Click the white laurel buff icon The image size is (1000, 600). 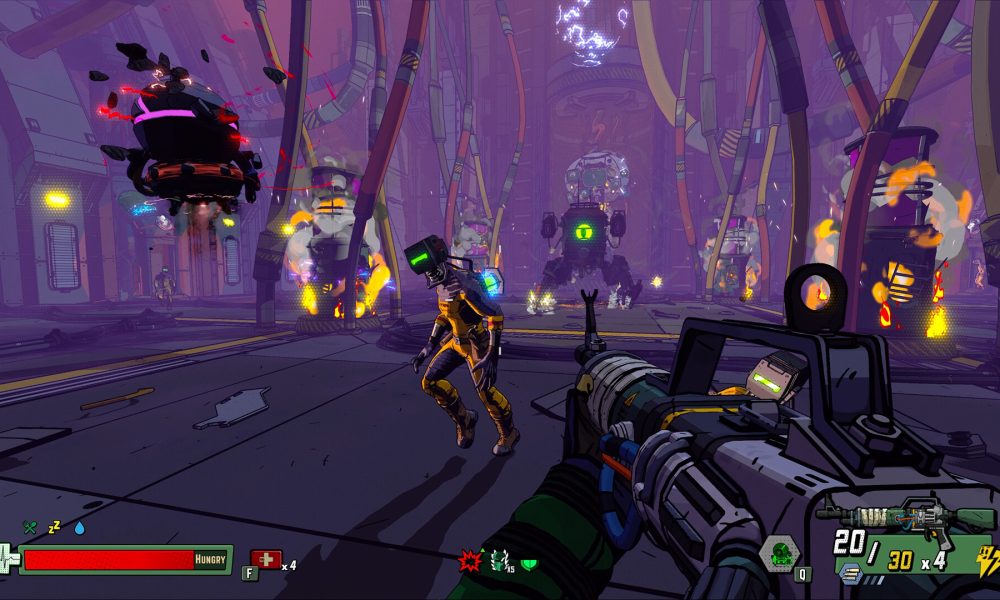(499, 562)
